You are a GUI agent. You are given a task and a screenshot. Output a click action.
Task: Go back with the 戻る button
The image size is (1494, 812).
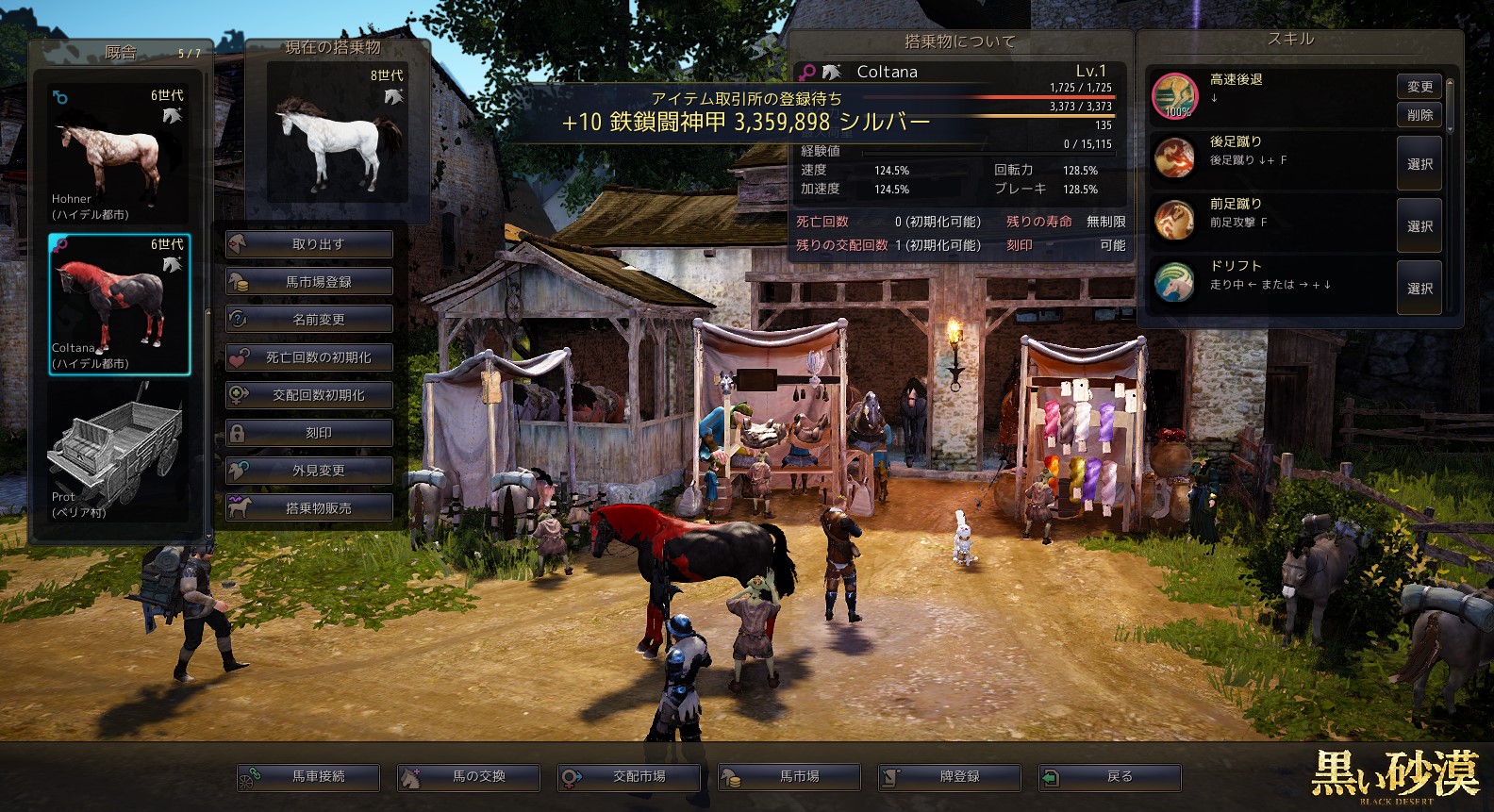tap(1110, 777)
